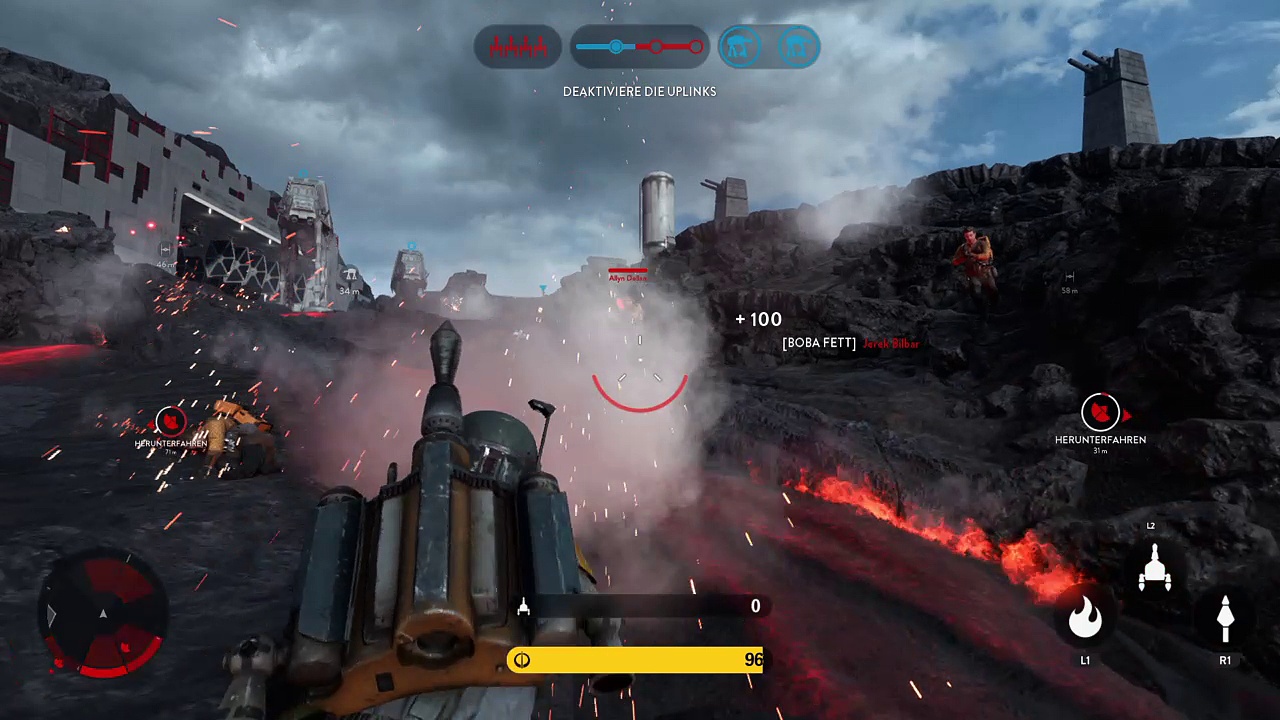Click the blue-red battle progress tracker
Viewport: 1280px width, 720px height.
click(x=639, y=47)
